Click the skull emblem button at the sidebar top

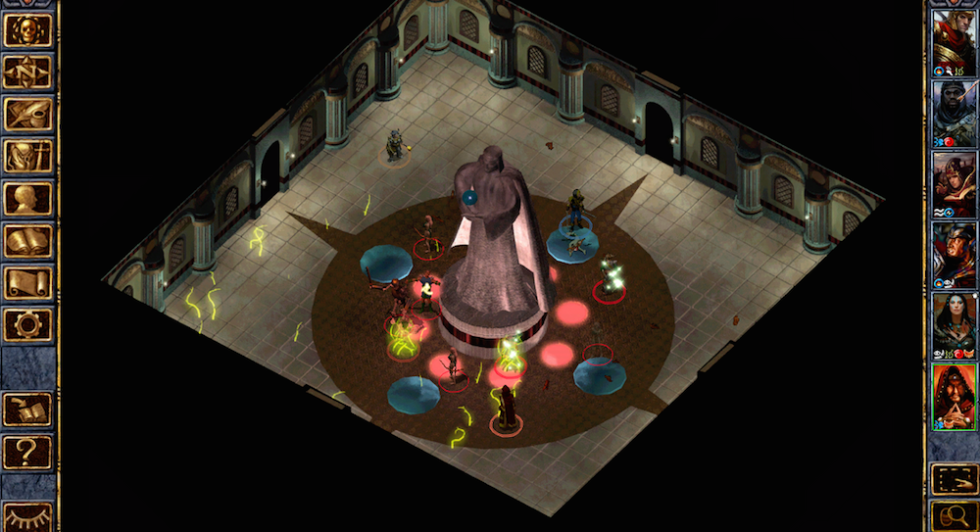coord(28,30)
